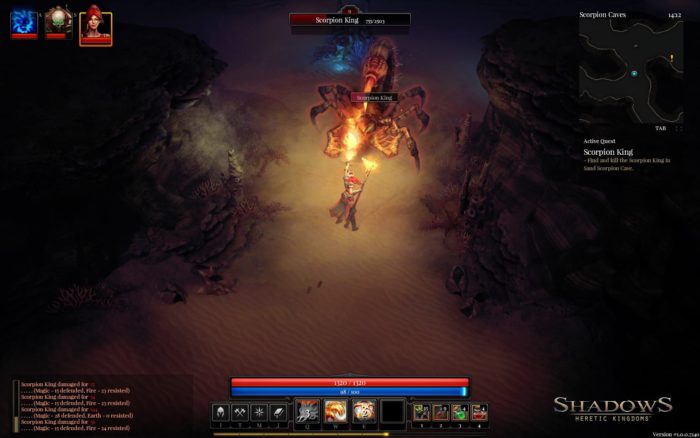
Task: Click the Scorpion King boss nameplate bar
Action: (350, 19)
